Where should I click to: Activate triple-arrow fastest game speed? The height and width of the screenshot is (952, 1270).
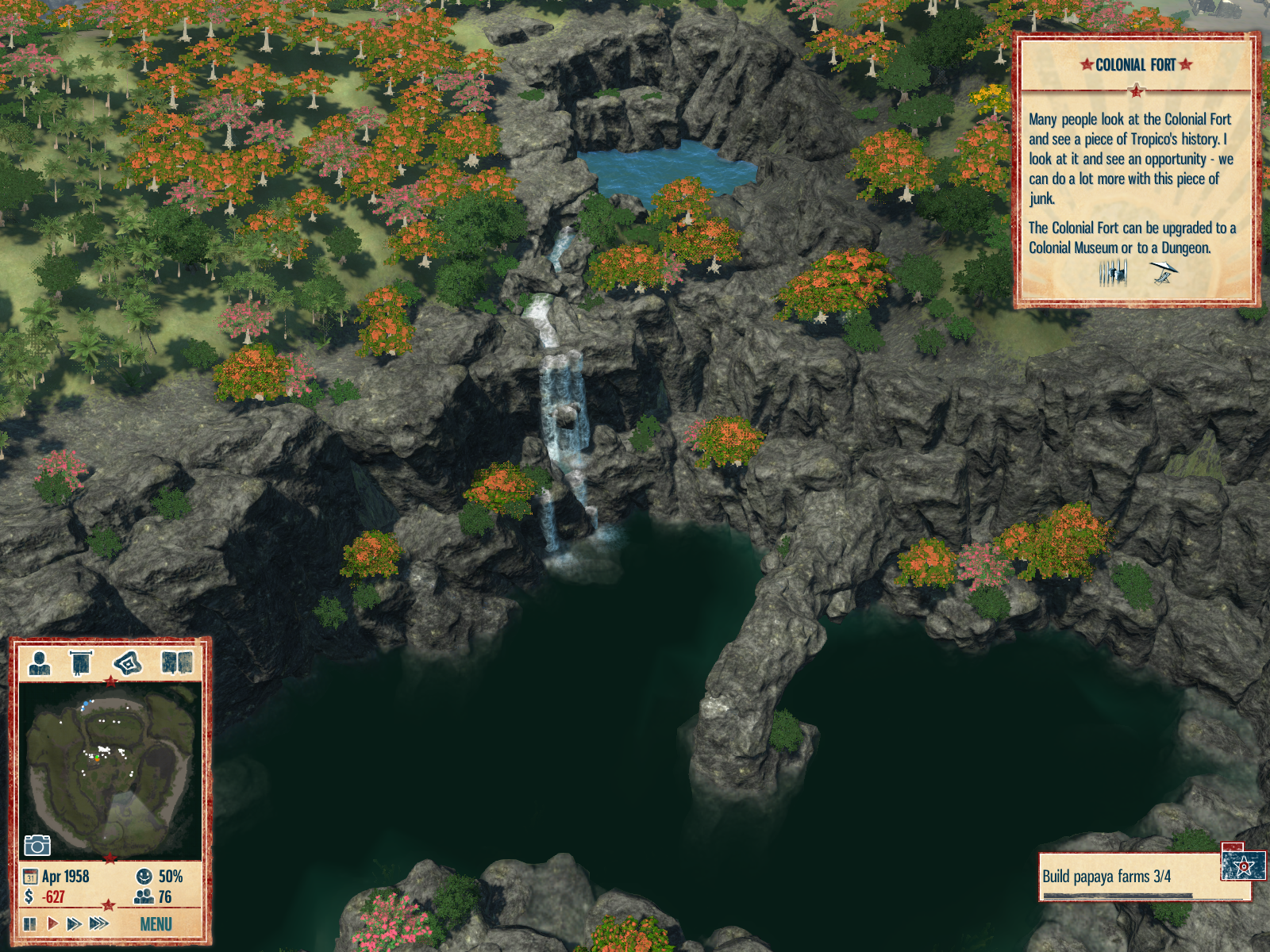[99, 924]
